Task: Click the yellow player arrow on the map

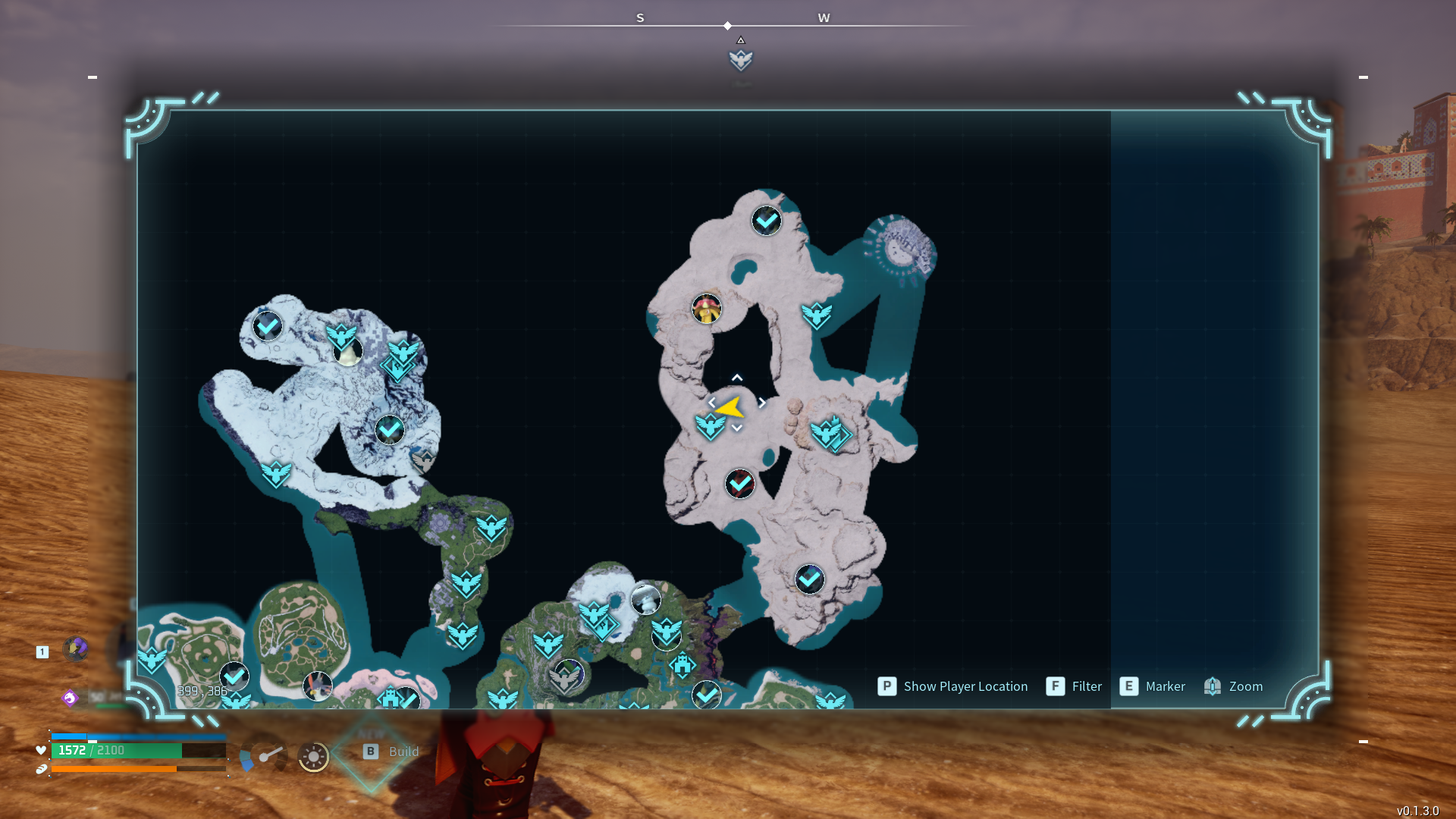Action: click(730, 408)
